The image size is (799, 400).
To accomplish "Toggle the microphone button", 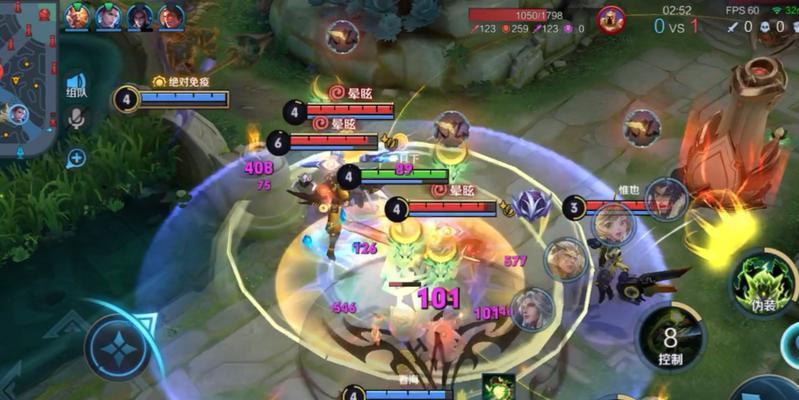I will [x=76, y=120].
